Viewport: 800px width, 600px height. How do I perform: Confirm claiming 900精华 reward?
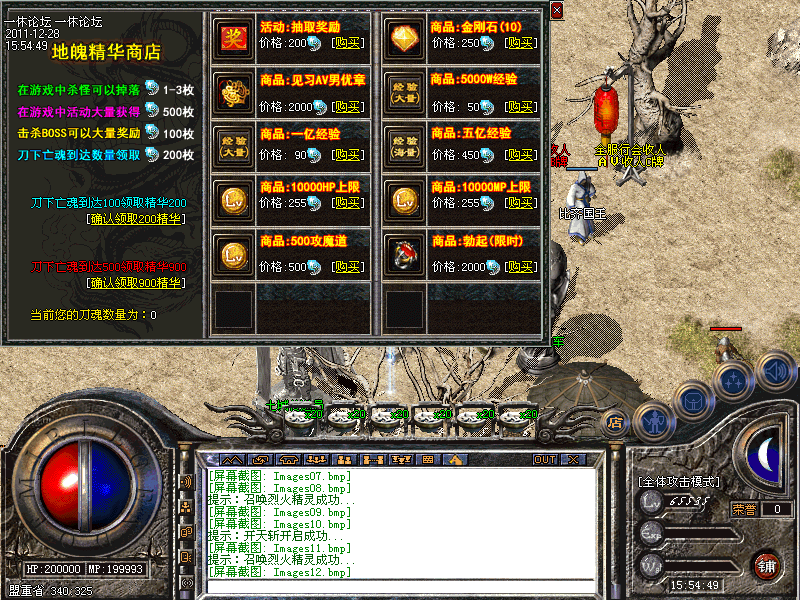coord(136,283)
